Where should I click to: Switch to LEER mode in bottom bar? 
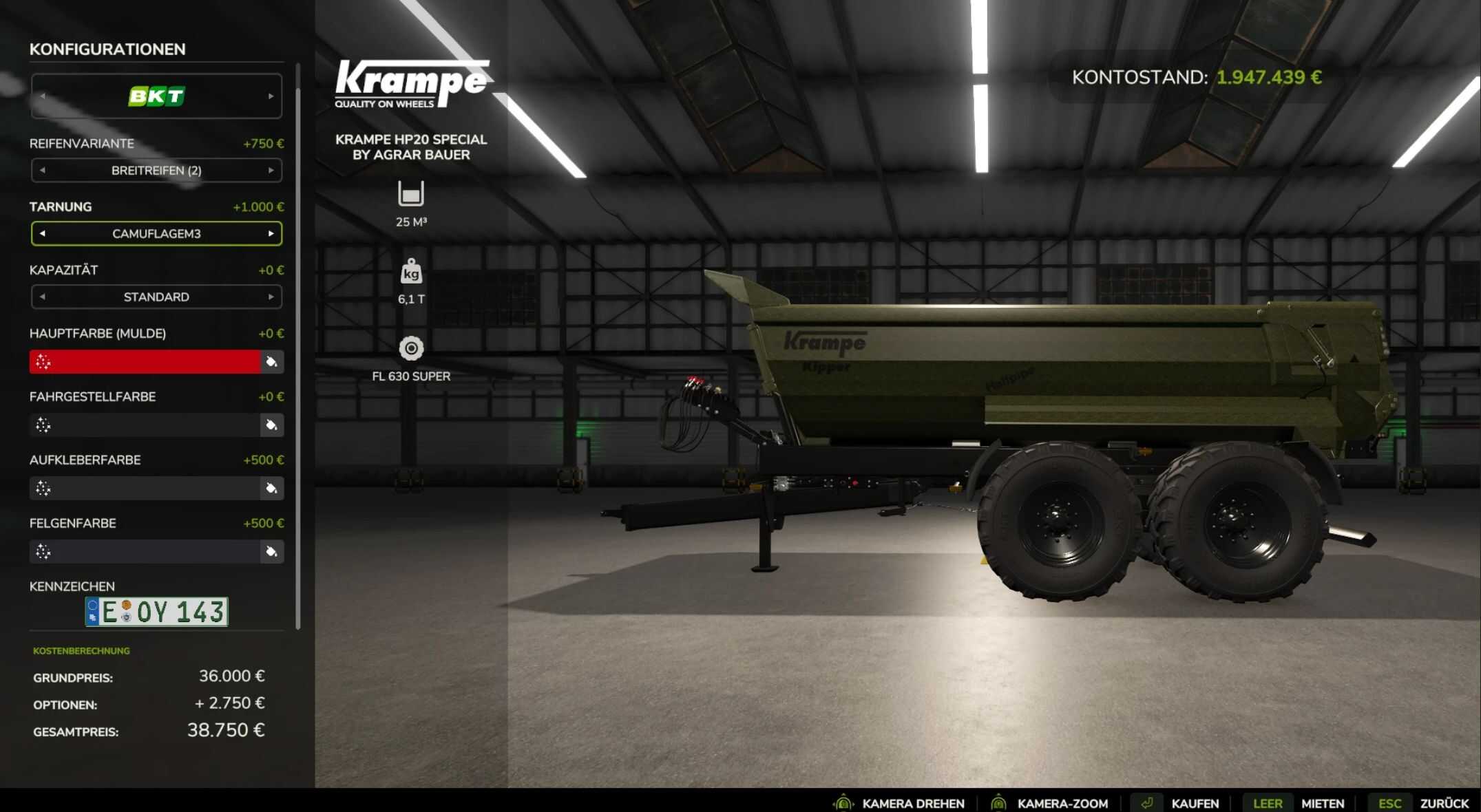1268,802
